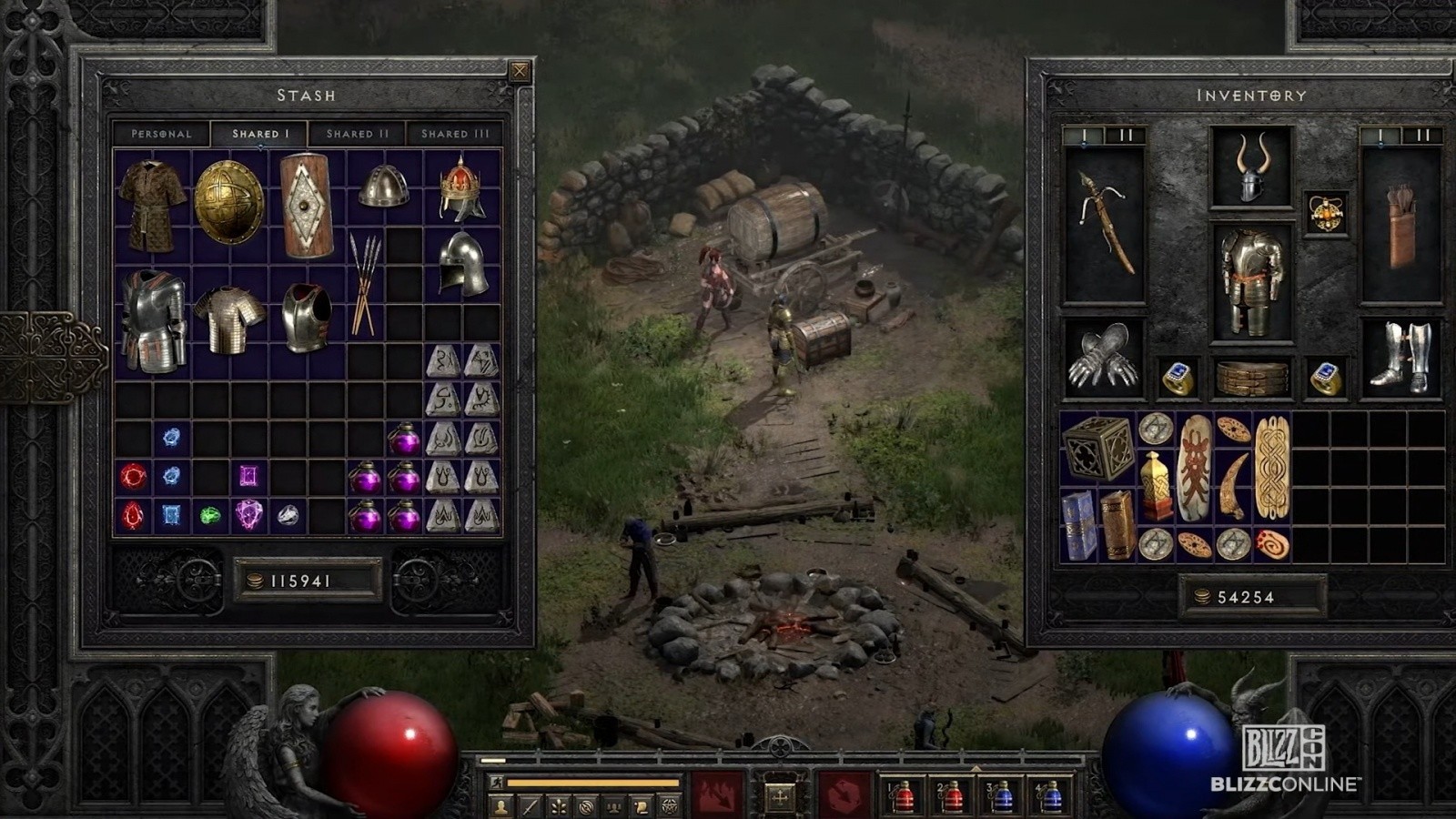Switch to the Personal stash tab
The height and width of the screenshot is (819, 1456).
(161, 134)
